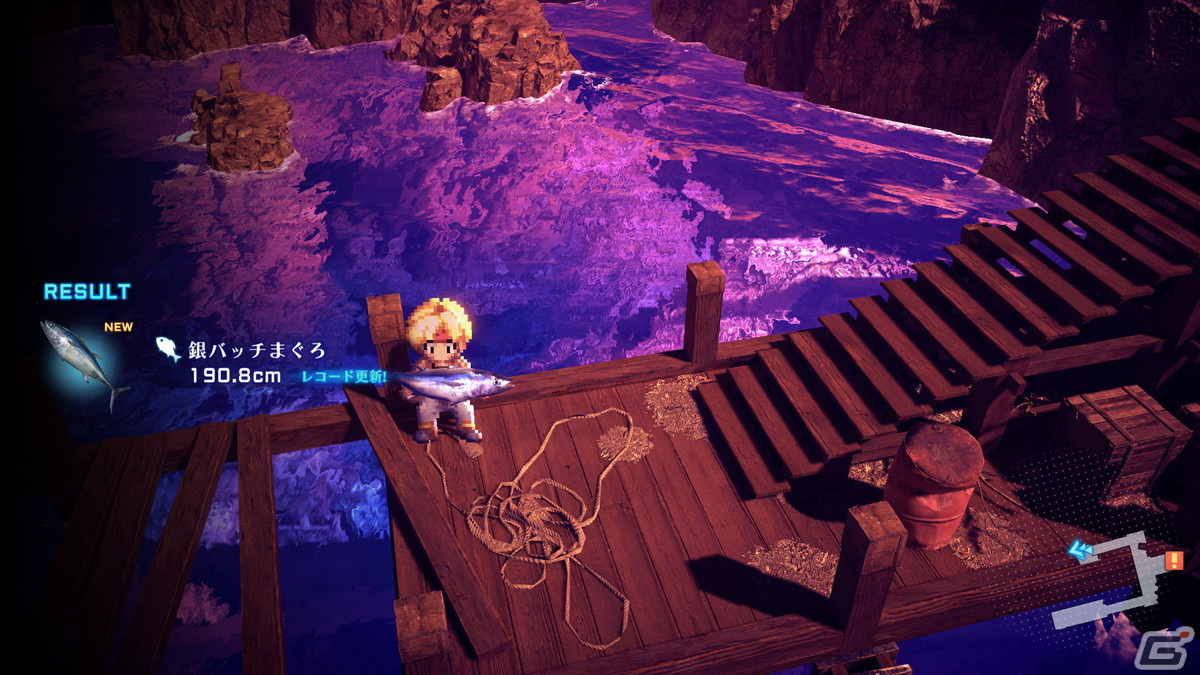The width and height of the screenshot is (1200, 675).
Task: Click the orange exclamation marker on minimap
Action: point(1173,560)
